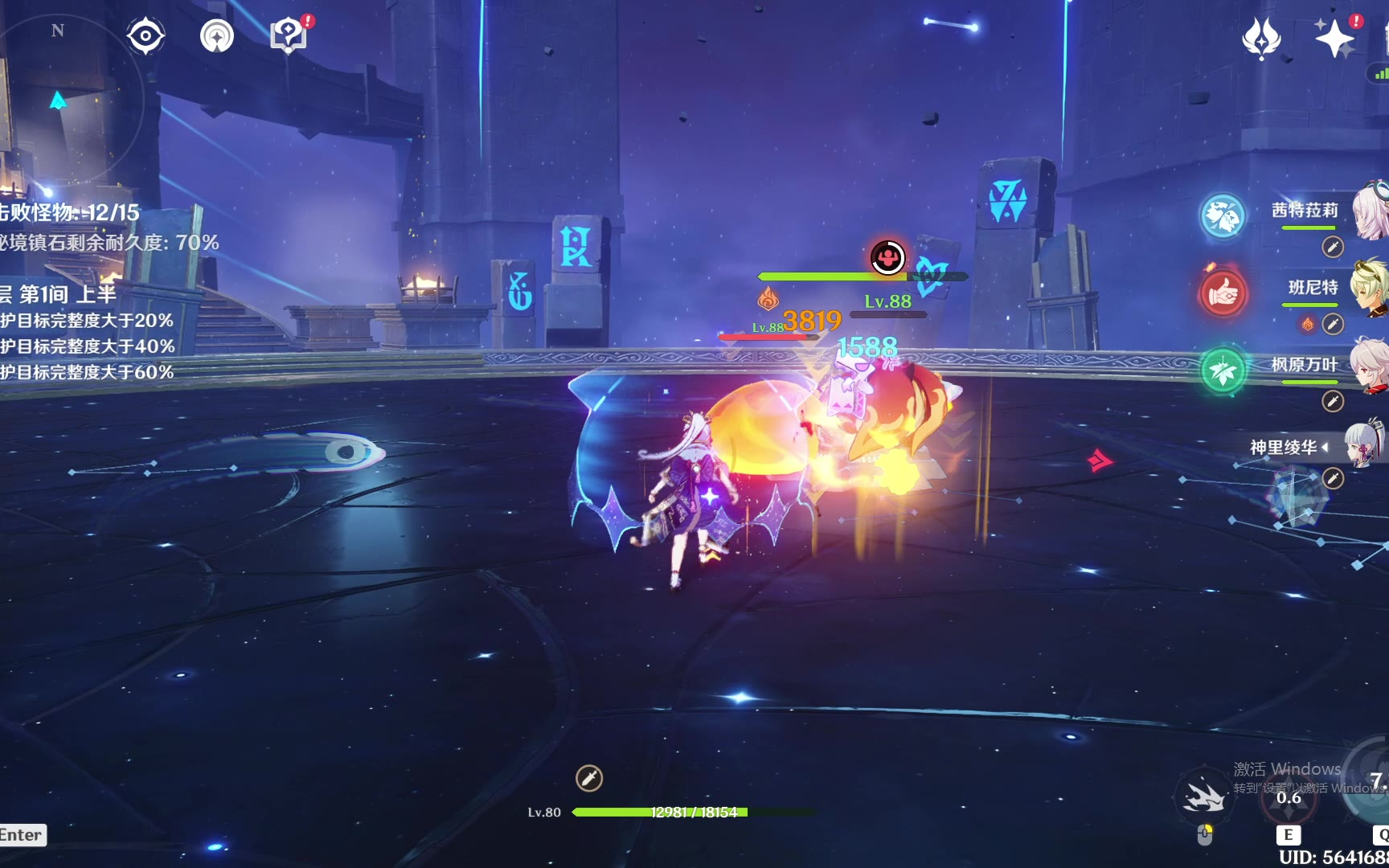Open the four-pointed star icon with red dot

point(1334,38)
